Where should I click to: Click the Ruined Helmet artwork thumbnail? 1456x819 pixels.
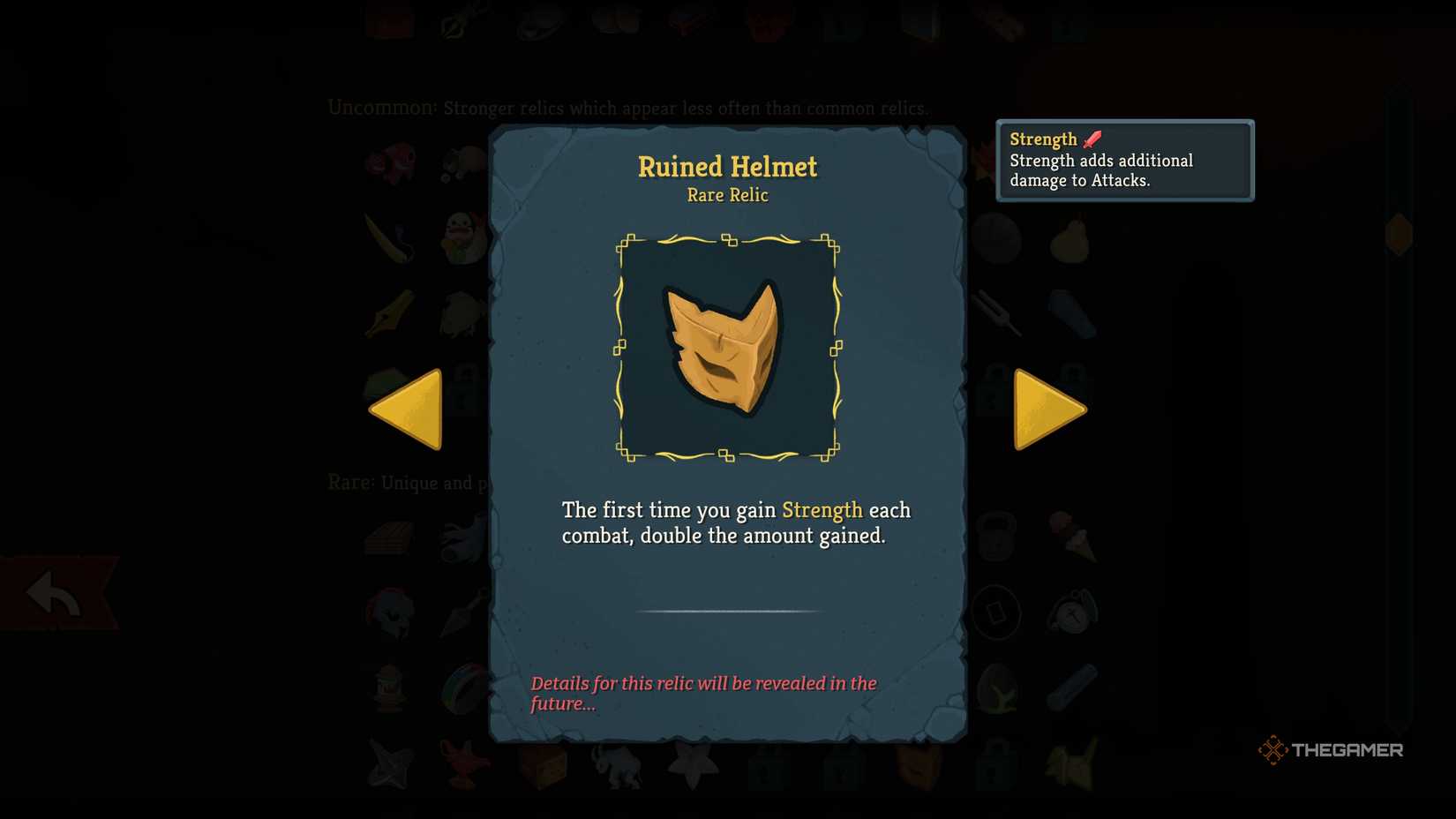[x=726, y=346]
